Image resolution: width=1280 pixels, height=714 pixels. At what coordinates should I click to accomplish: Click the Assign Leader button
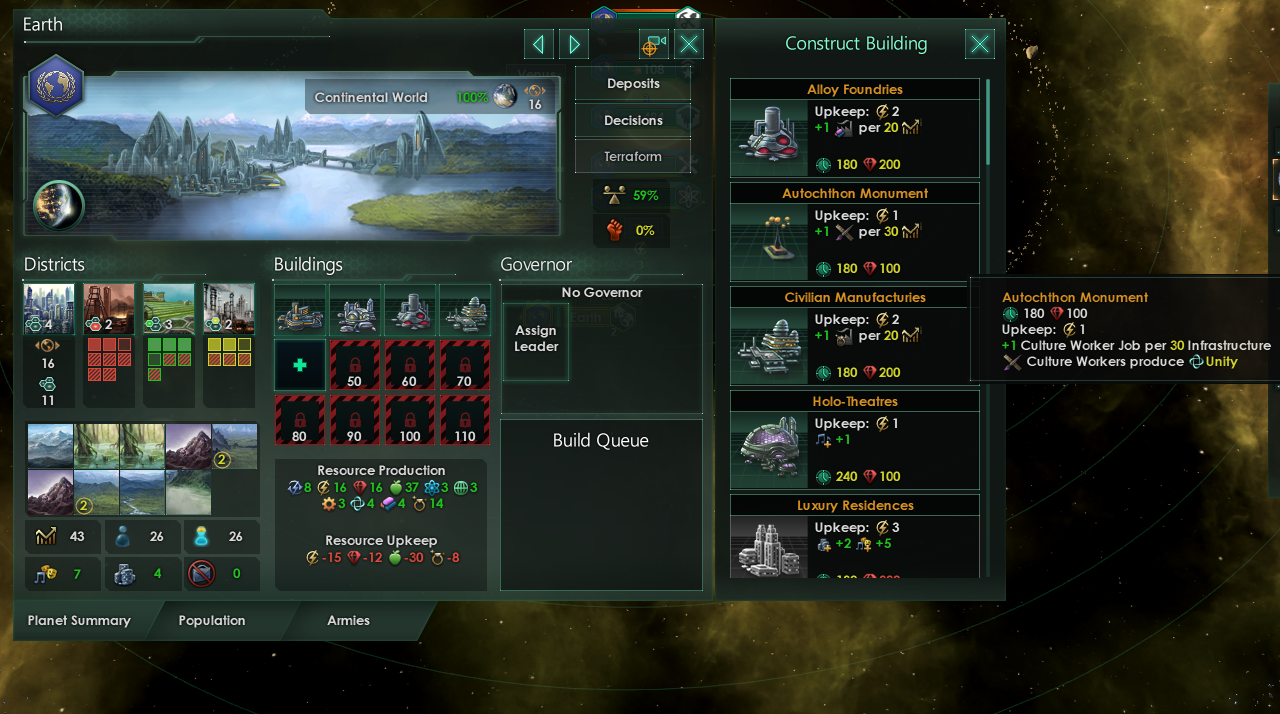coord(536,339)
